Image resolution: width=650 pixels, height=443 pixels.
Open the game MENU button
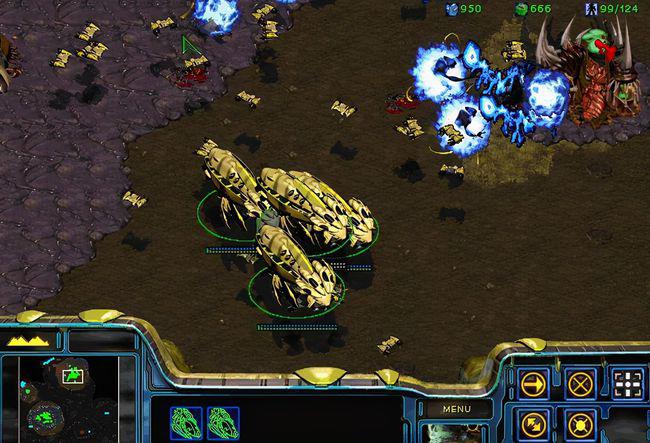point(456,409)
